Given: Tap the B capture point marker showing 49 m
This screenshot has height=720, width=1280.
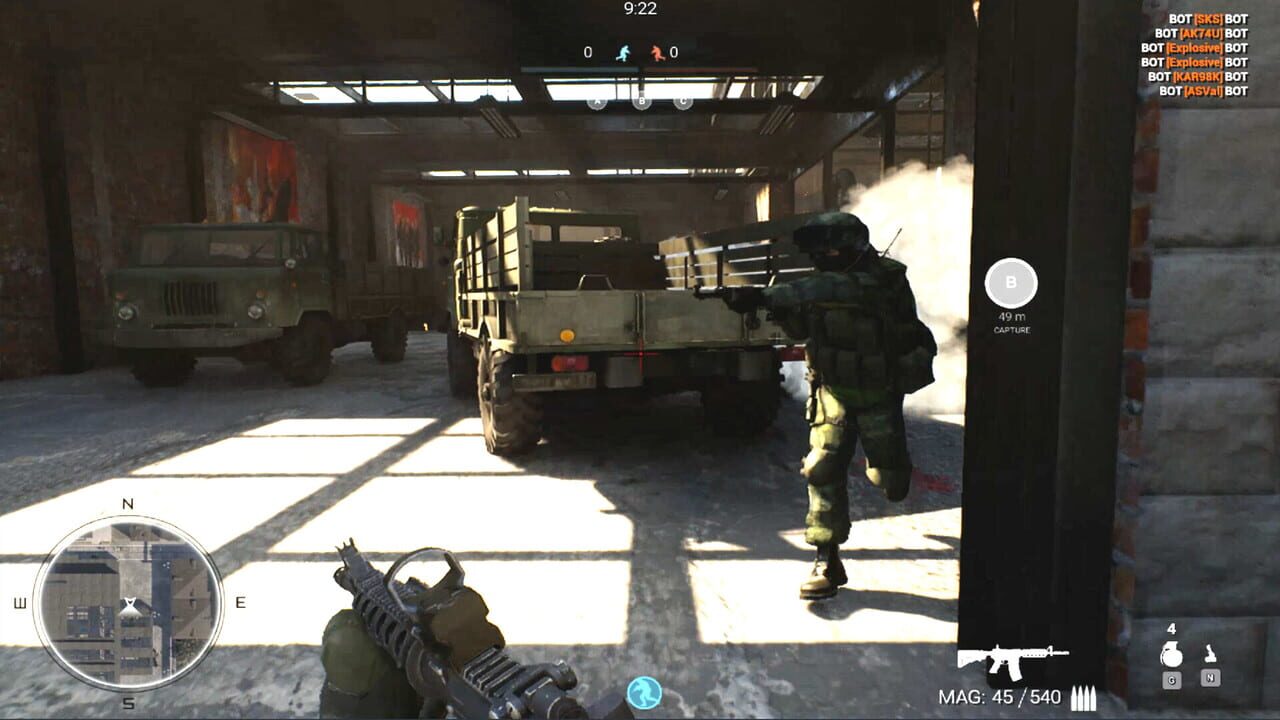Looking at the screenshot, I should (x=1011, y=283).
